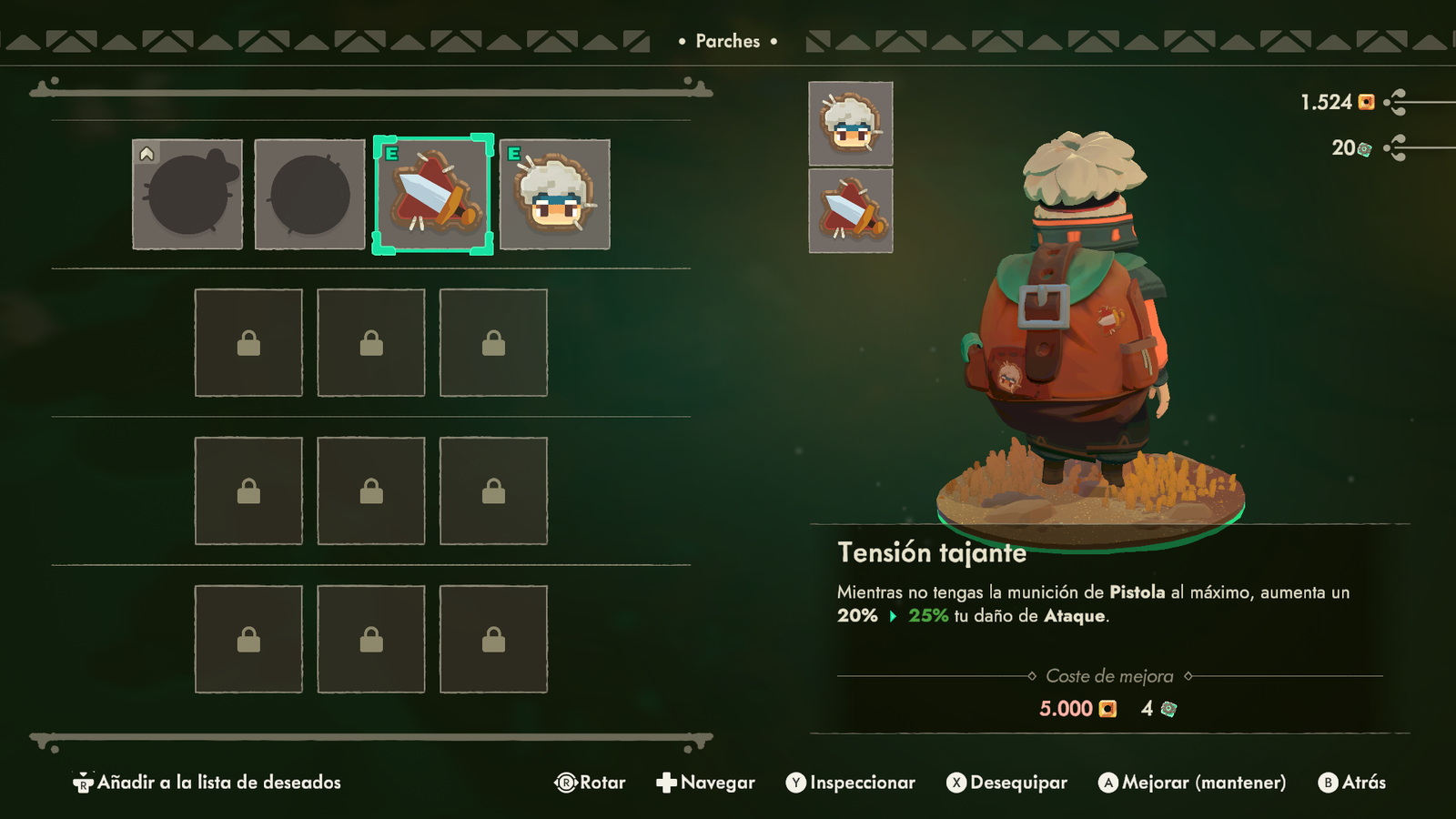This screenshot has width=1456, height=819.
Task: Expand the second currency counter chevron
Action: pos(1399,147)
